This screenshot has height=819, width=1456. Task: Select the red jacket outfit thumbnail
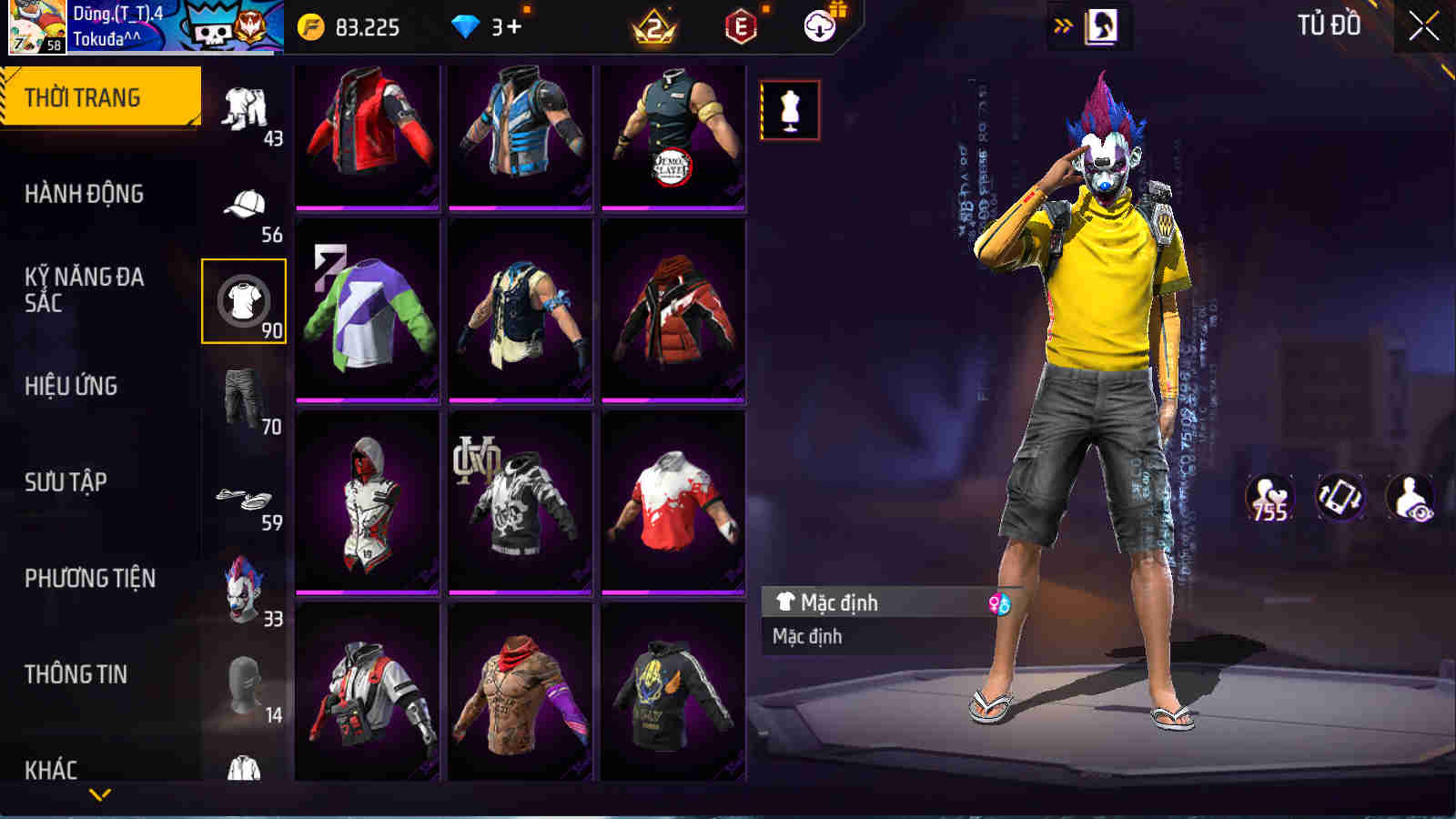367,136
